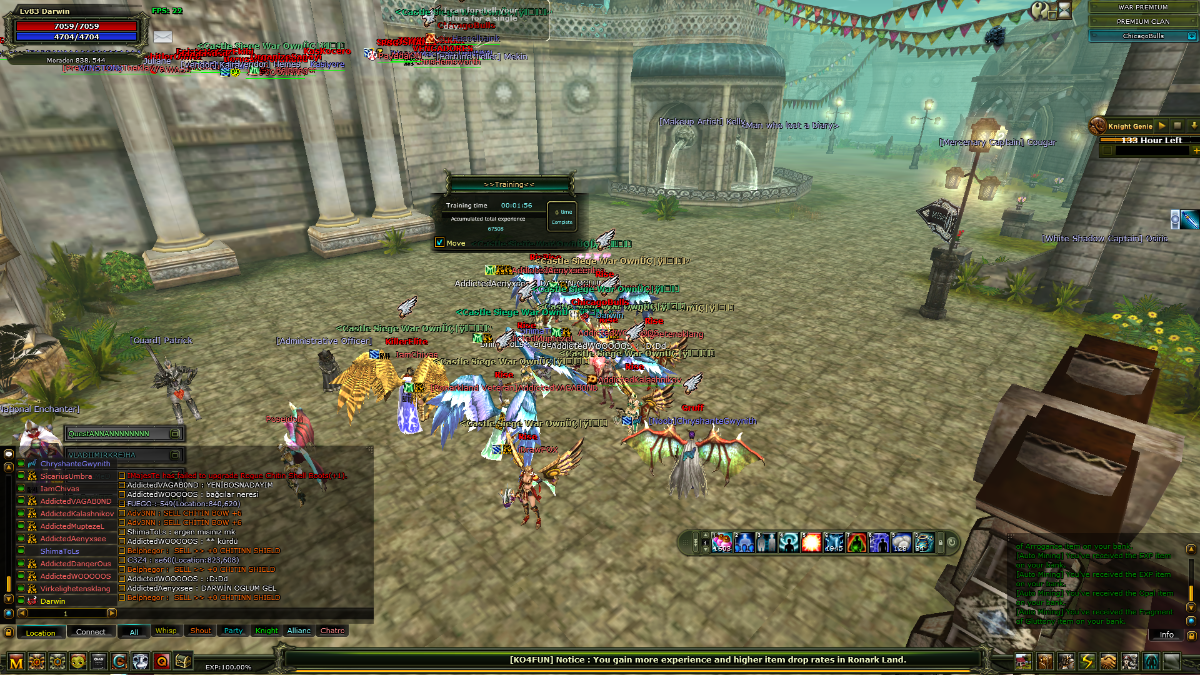Open the mail envelope icon
The height and width of the screenshot is (675, 1200).
(x=163, y=37)
